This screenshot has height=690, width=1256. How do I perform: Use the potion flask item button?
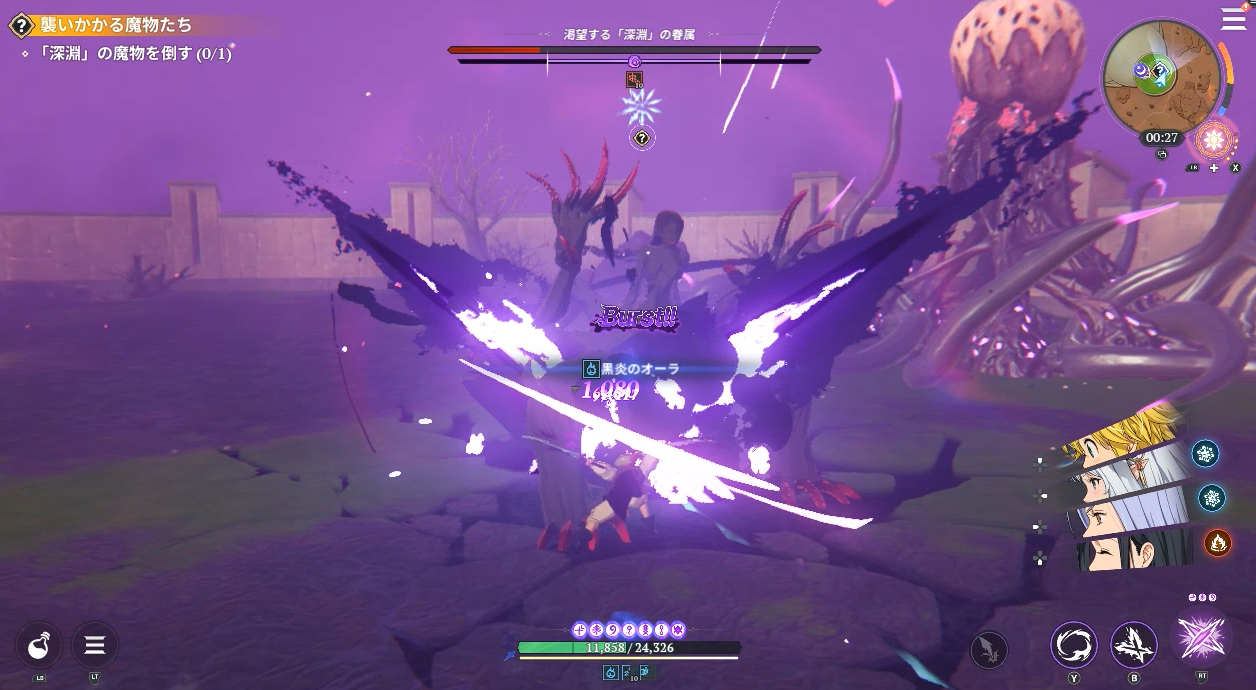pyautogui.click(x=39, y=645)
